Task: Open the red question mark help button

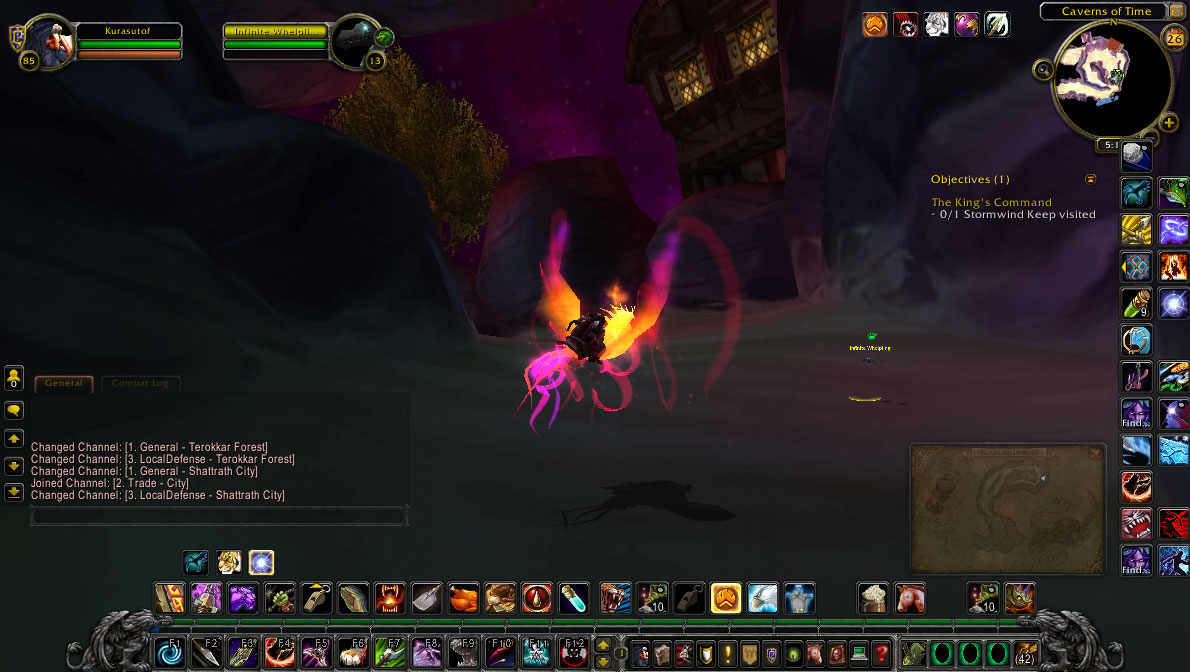Action: [881, 654]
